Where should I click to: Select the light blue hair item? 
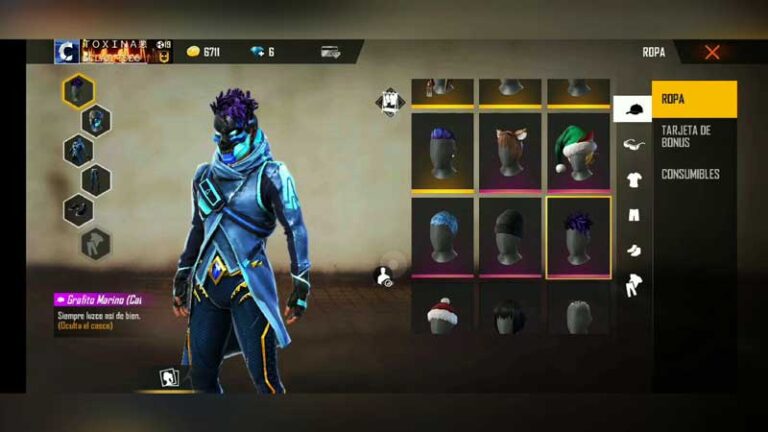coord(442,237)
